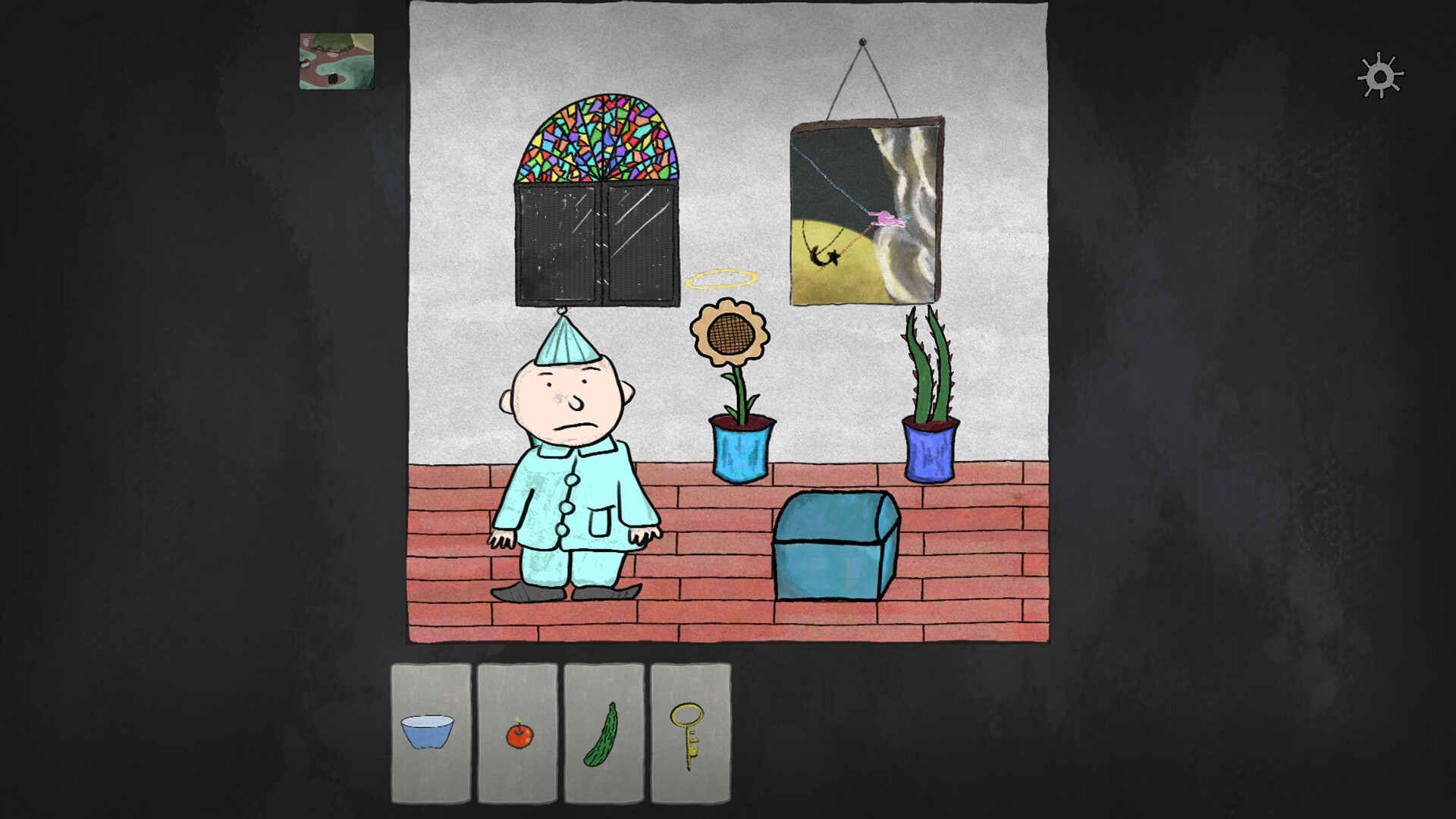Image resolution: width=1456 pixels, height=819 pixels.
Task: Open the map thumbnail in the top-left corner
Action: tap(337, 61)
